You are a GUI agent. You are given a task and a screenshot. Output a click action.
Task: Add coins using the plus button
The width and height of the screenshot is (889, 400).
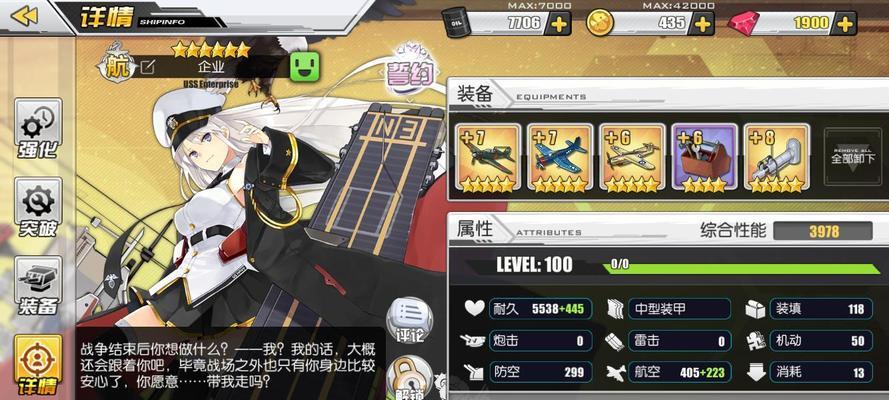pos(701,23)
